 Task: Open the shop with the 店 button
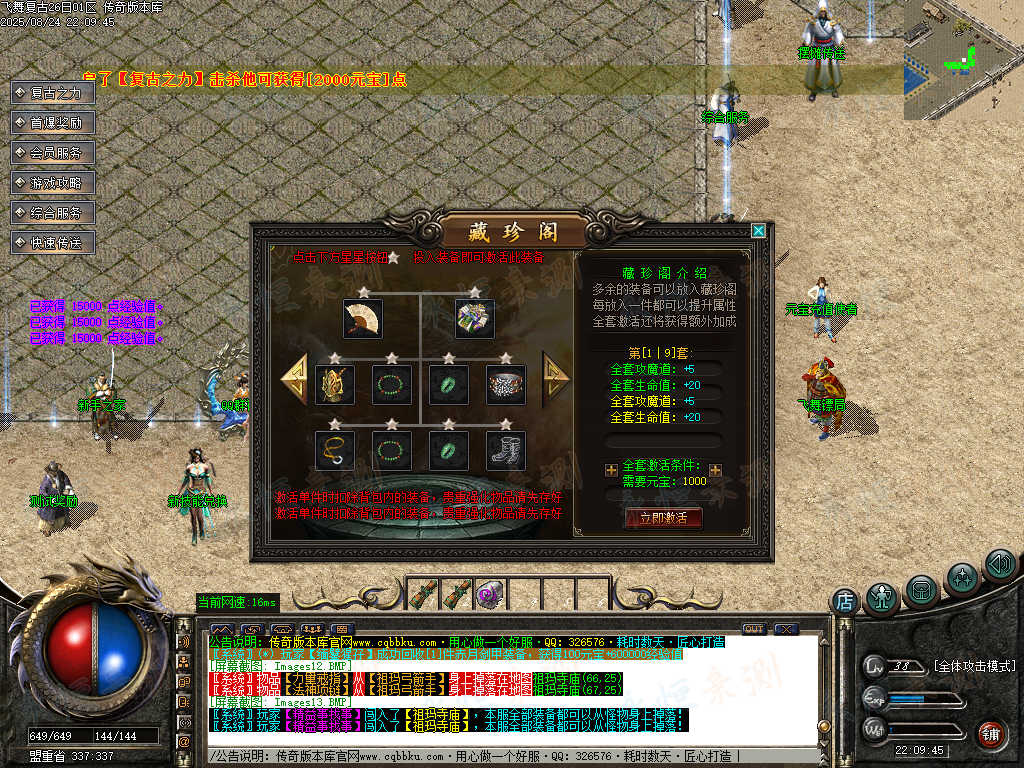tap(845, 601)
